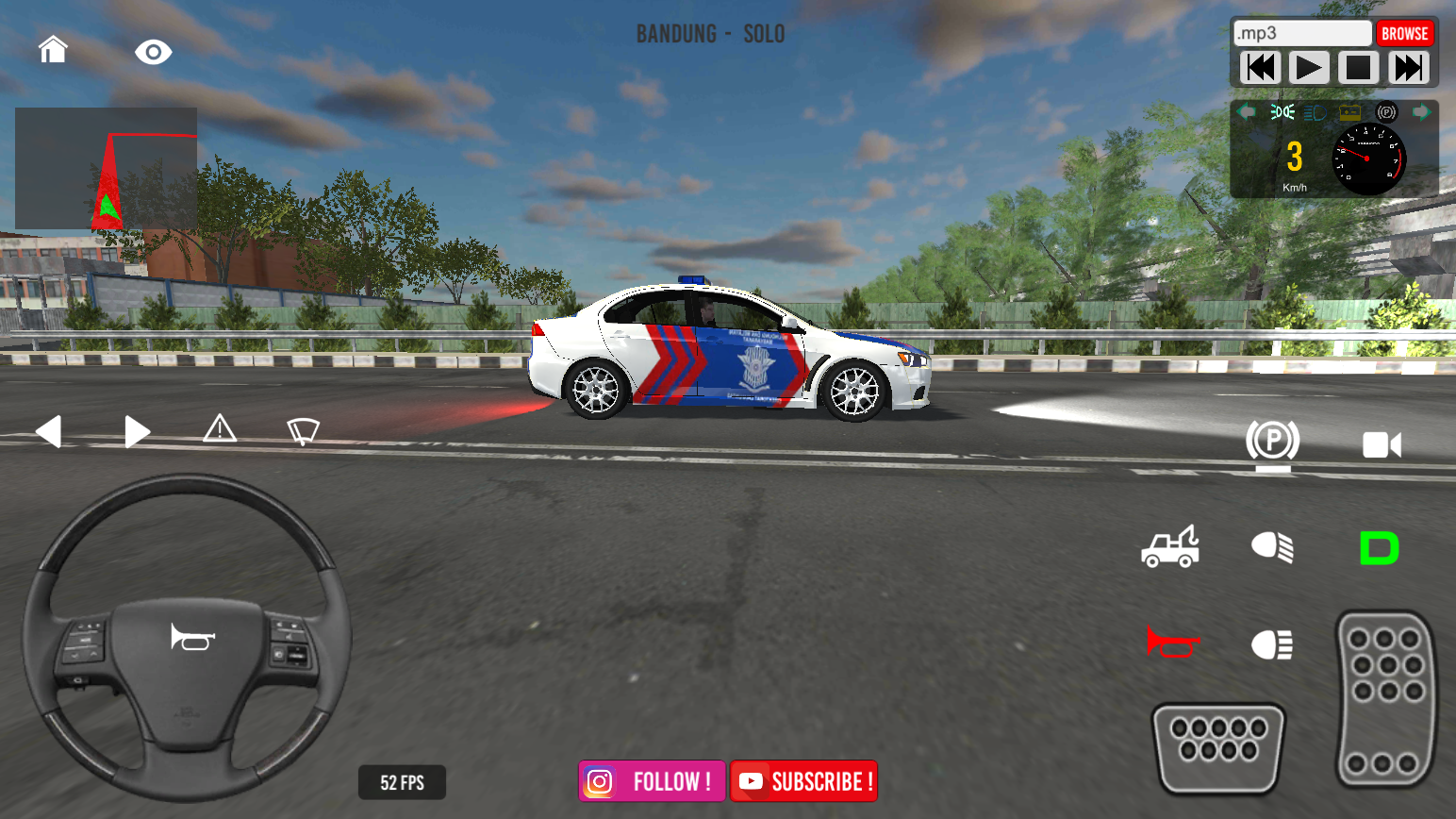
Task: Engage the parking brake button
Action: [x=1272, y=443]
